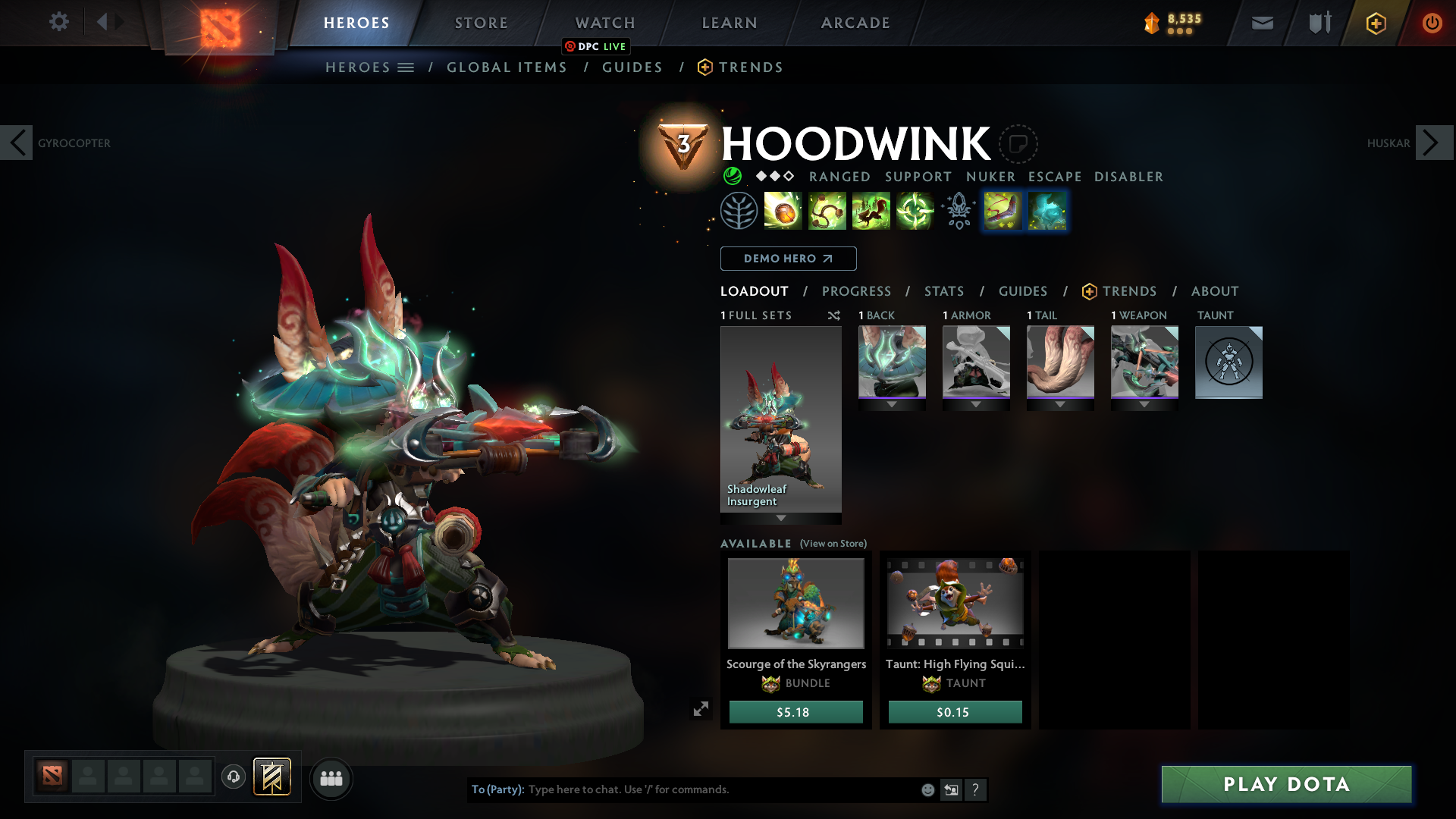
Task: Open the Dota Plus hexagon icon
Action: click(x=1375, y=23)
